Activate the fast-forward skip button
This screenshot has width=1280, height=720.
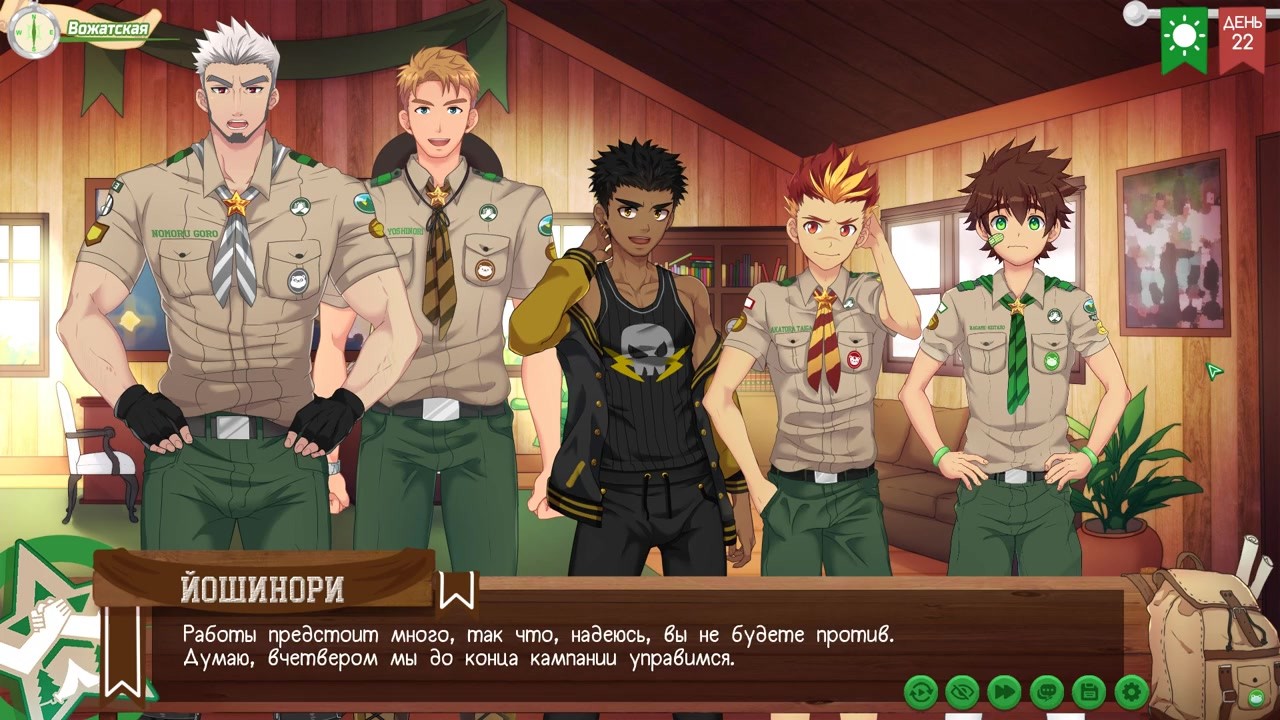(x=1004, y=691)
